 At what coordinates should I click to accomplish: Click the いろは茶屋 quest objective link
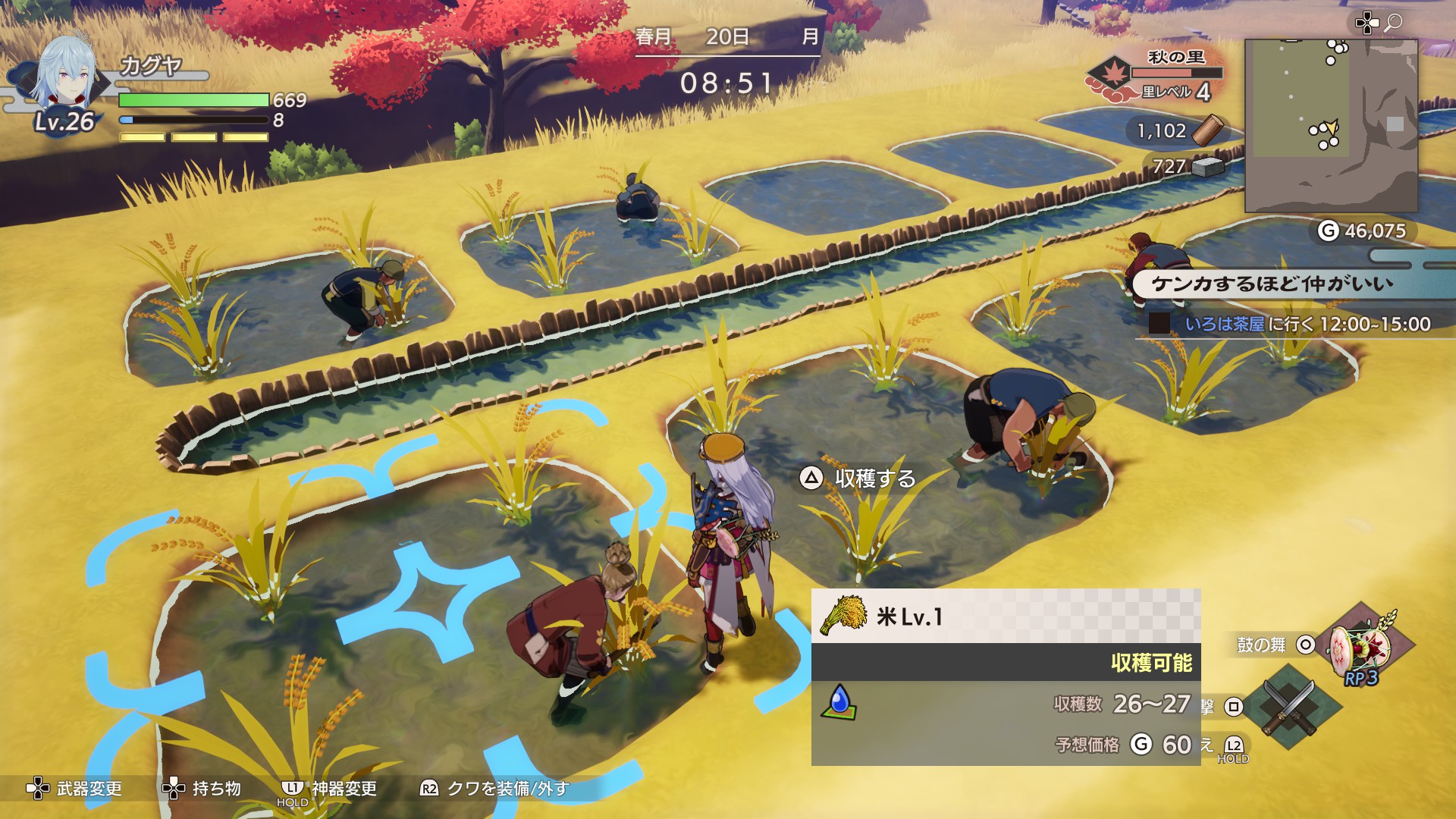click(1224, 325)
